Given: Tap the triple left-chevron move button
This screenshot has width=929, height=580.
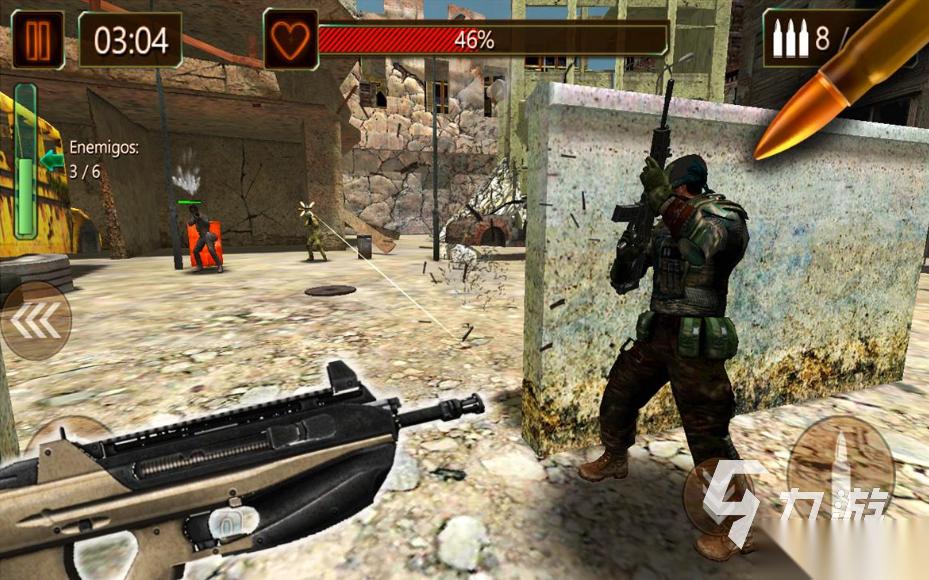Looking at the screenshot, I should pyautogui.click(x=36, y=321).
